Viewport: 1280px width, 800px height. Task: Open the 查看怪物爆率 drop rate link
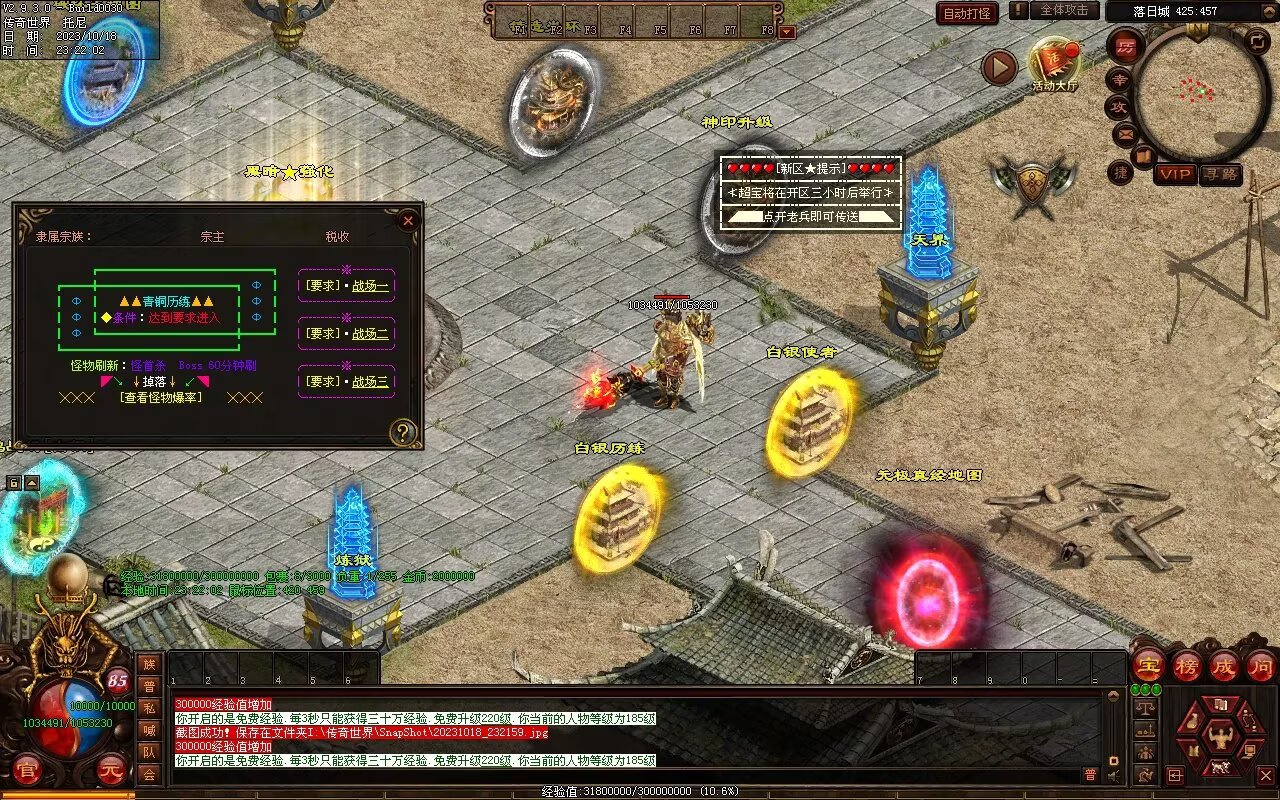pyautogui.click(x=160, y=397)
